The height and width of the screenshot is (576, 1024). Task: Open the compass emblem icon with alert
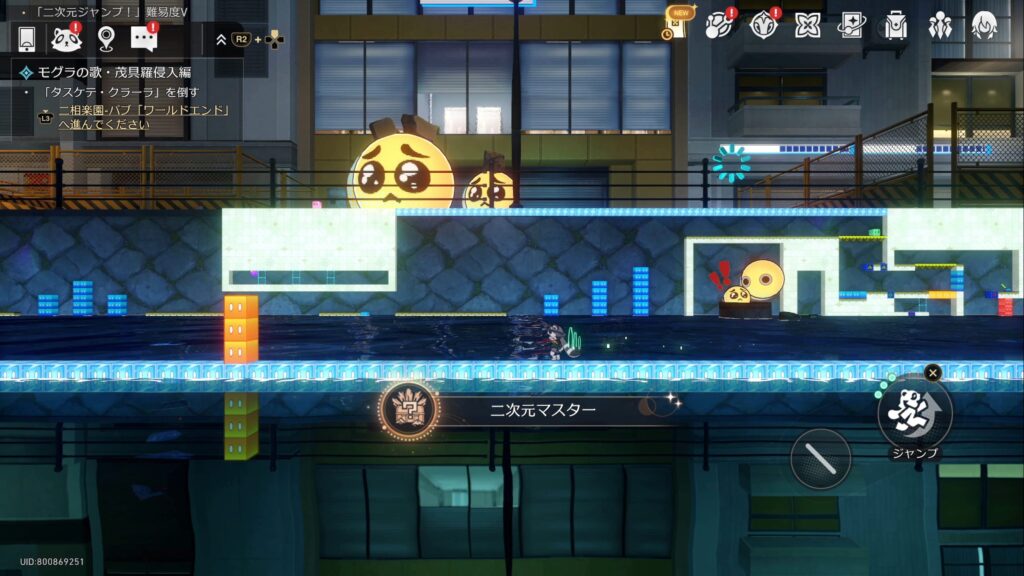764,25
